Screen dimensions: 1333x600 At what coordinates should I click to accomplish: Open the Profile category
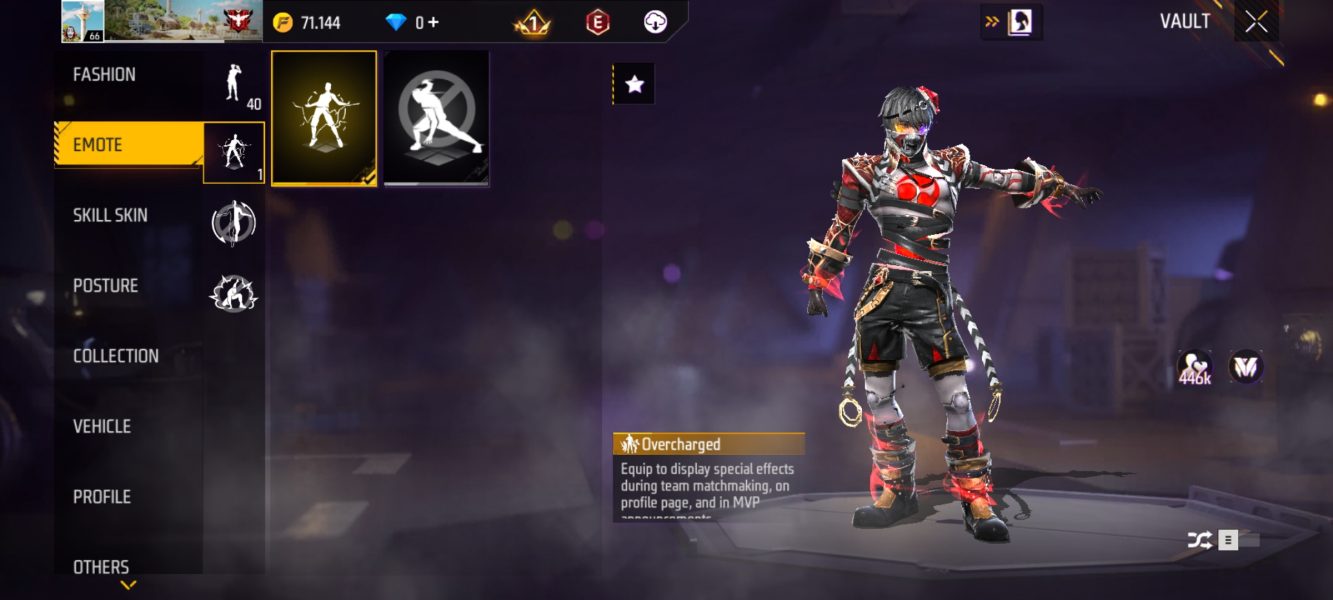click(102, 496)
